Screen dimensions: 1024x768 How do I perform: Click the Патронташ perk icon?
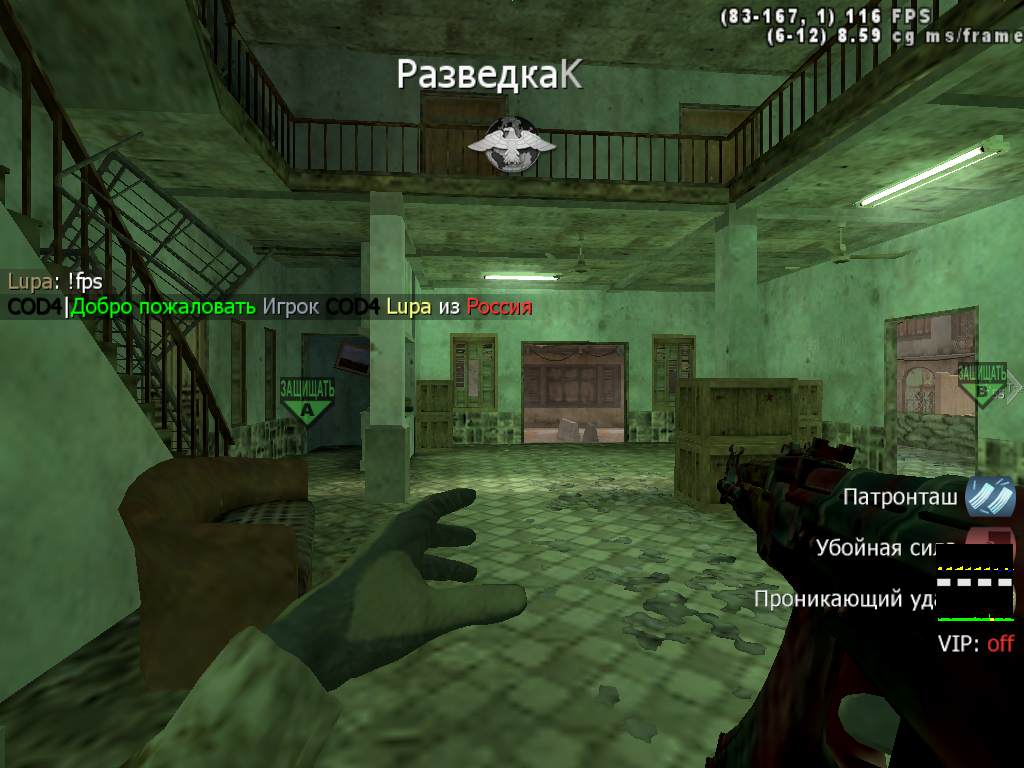[x=990, y=497]
